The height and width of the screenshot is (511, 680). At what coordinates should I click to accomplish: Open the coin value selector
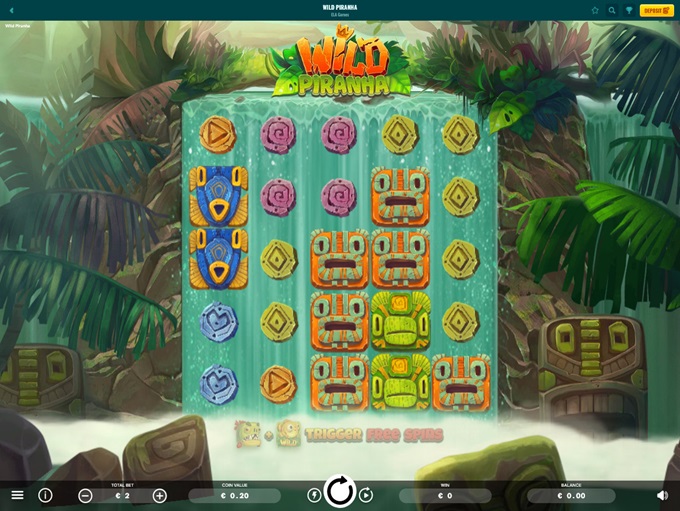pyautogui.click(x=234, y=496)
